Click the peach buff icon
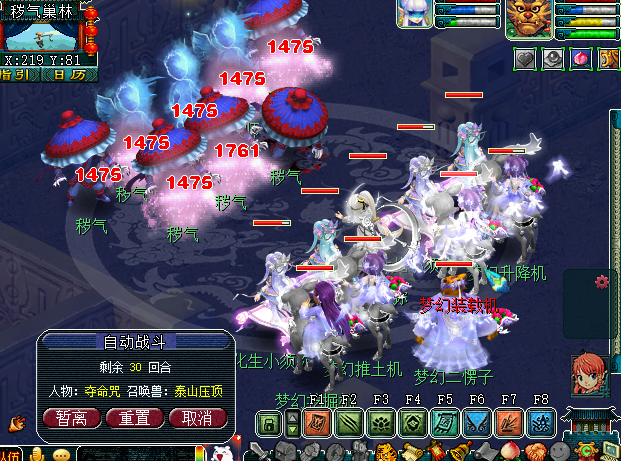This screenshot has height=461, width=621. point(578,59)
